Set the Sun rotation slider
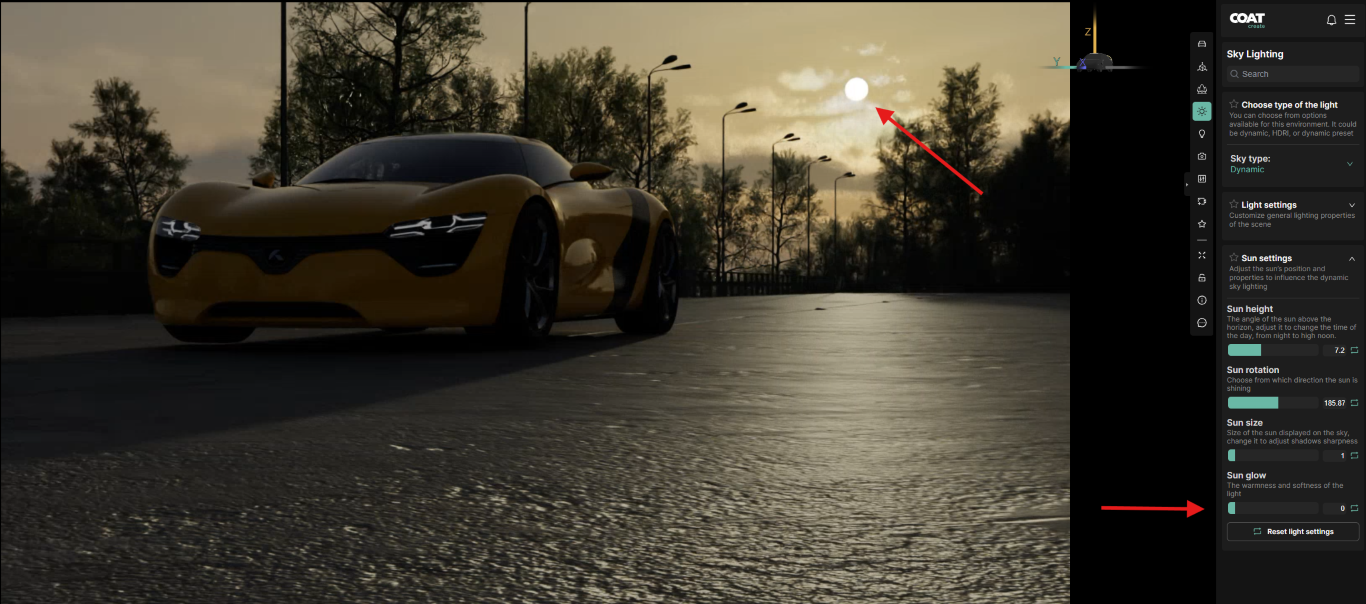 point(1272,403)
